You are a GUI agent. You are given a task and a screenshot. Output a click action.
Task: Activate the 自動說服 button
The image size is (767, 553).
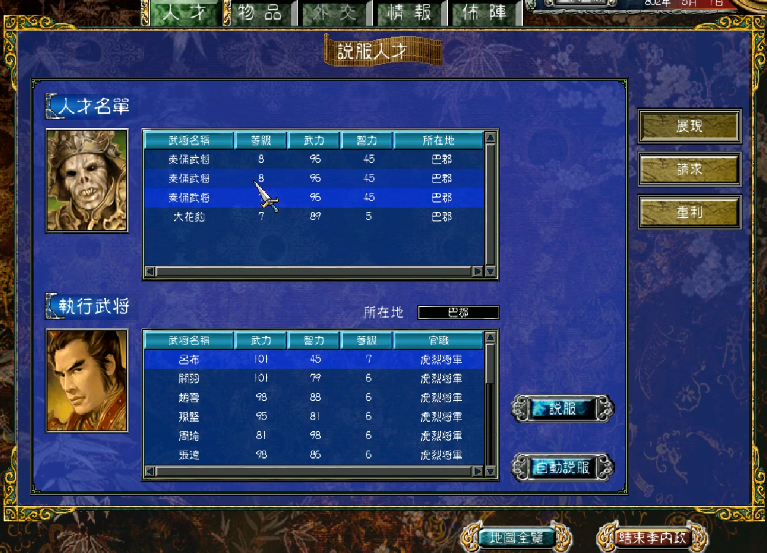pos(562,467)
